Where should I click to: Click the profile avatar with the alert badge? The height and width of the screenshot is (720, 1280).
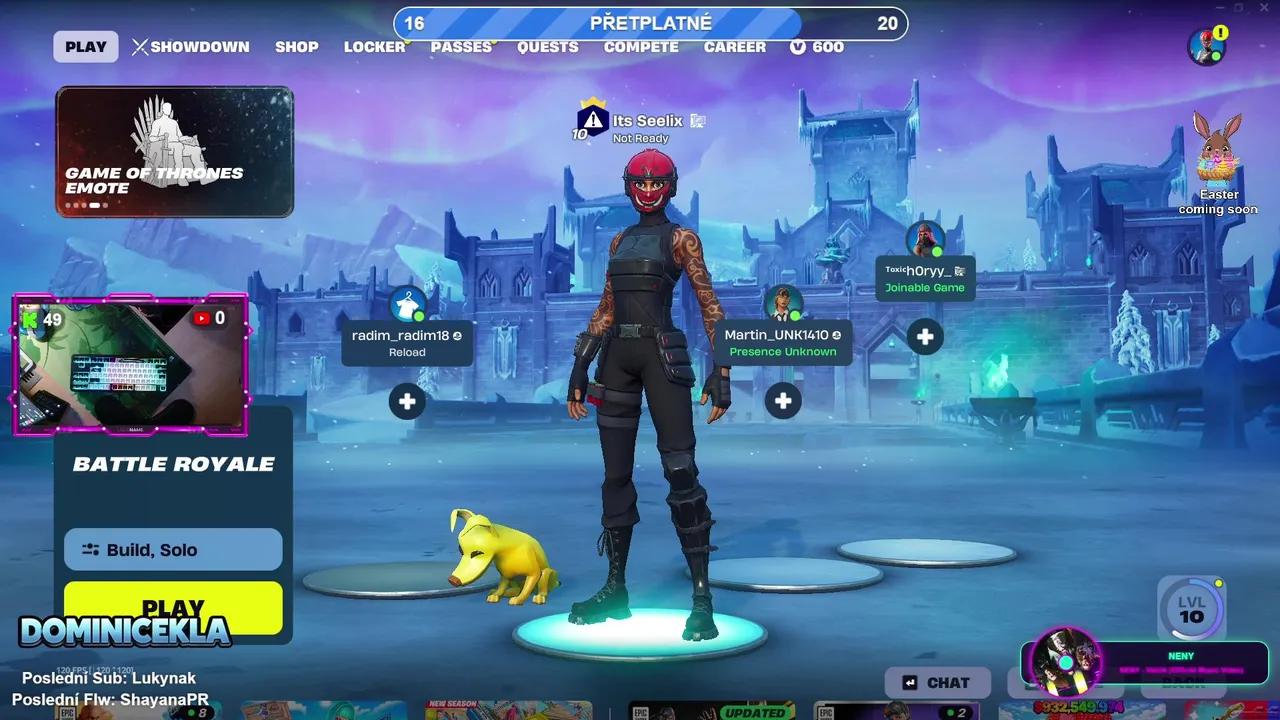(1205, 46)
